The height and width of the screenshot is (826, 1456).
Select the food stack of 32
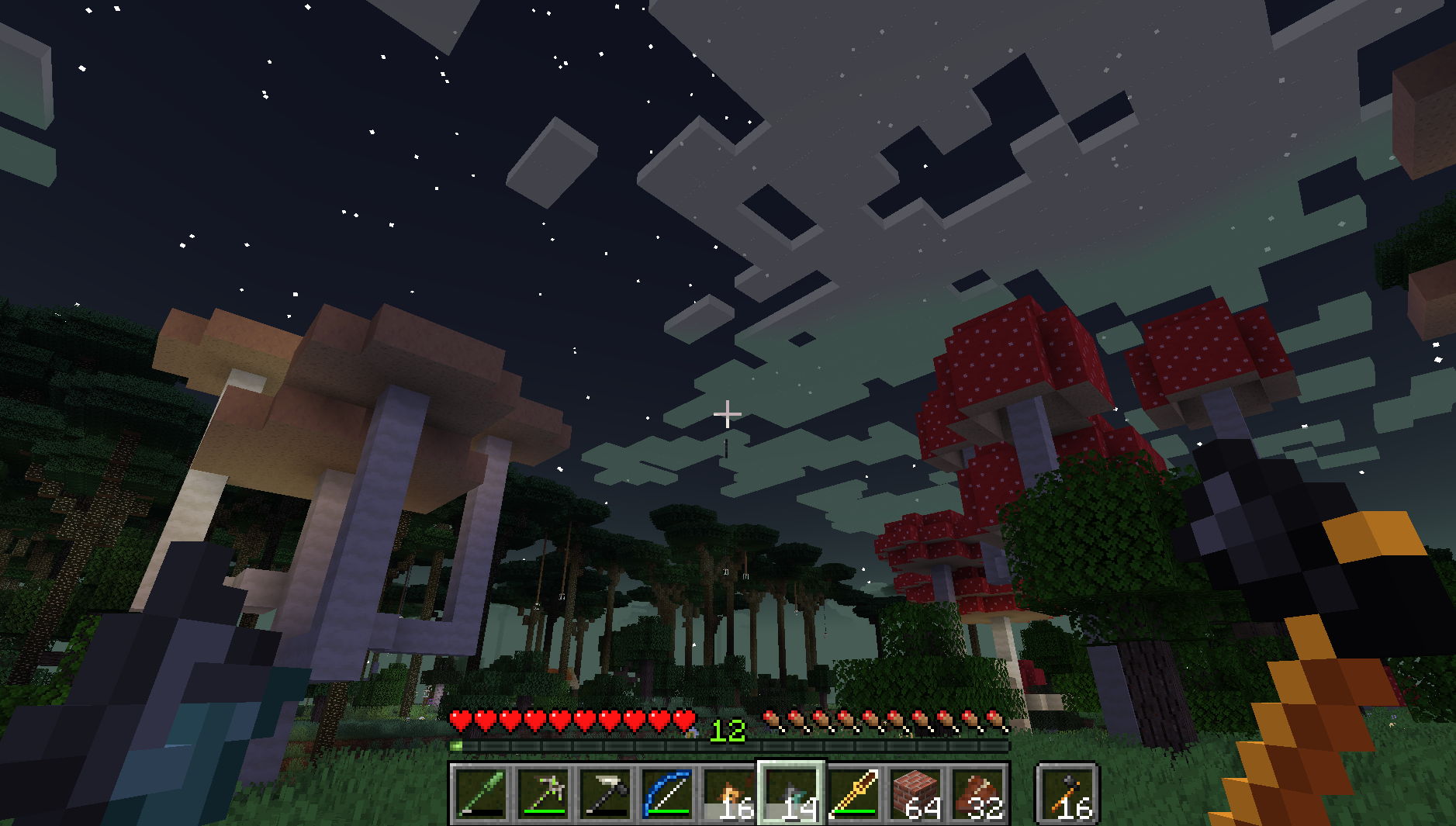tap(978, 793)
